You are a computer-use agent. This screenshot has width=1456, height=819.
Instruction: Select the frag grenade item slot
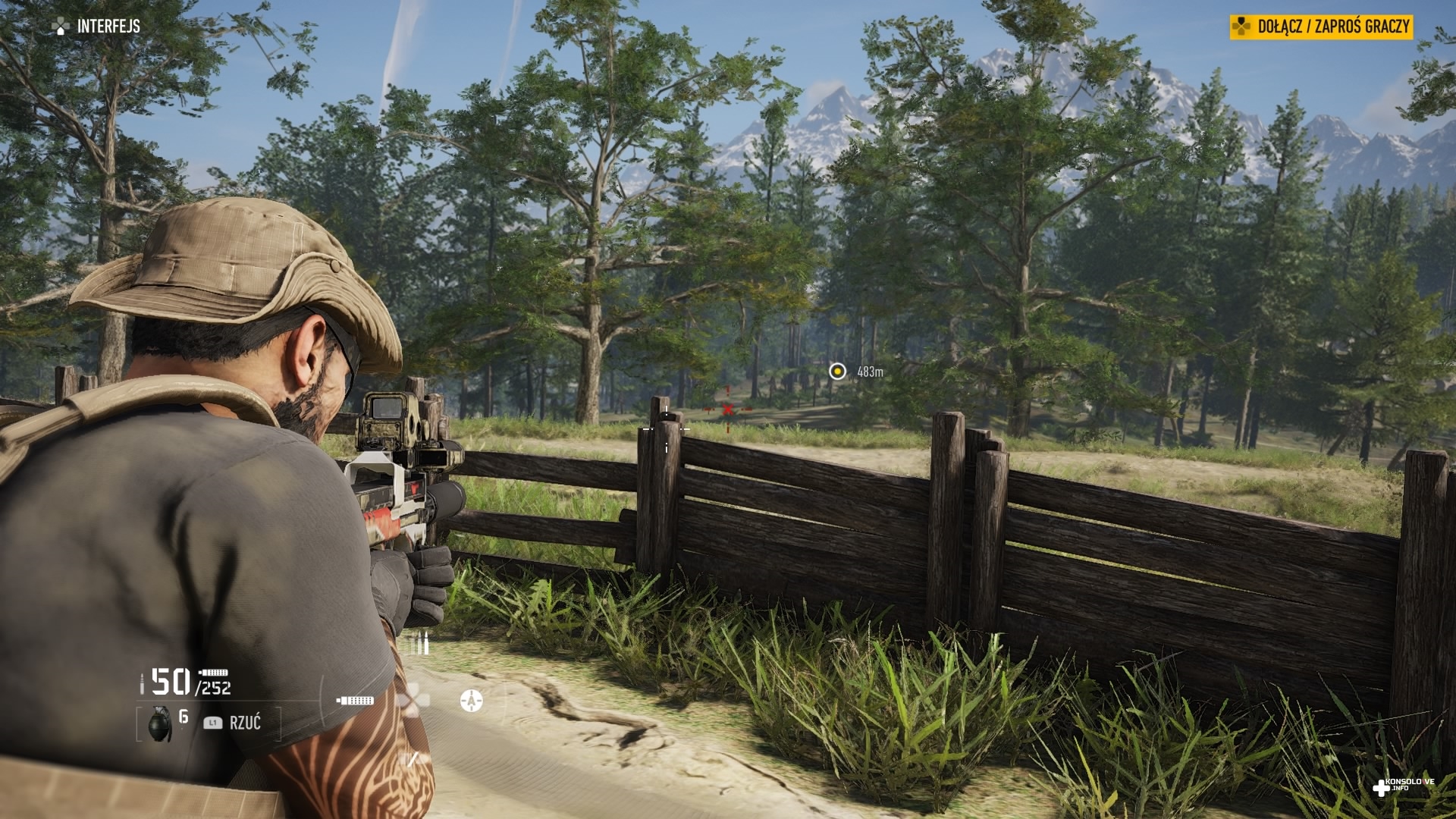click(160, 723)
